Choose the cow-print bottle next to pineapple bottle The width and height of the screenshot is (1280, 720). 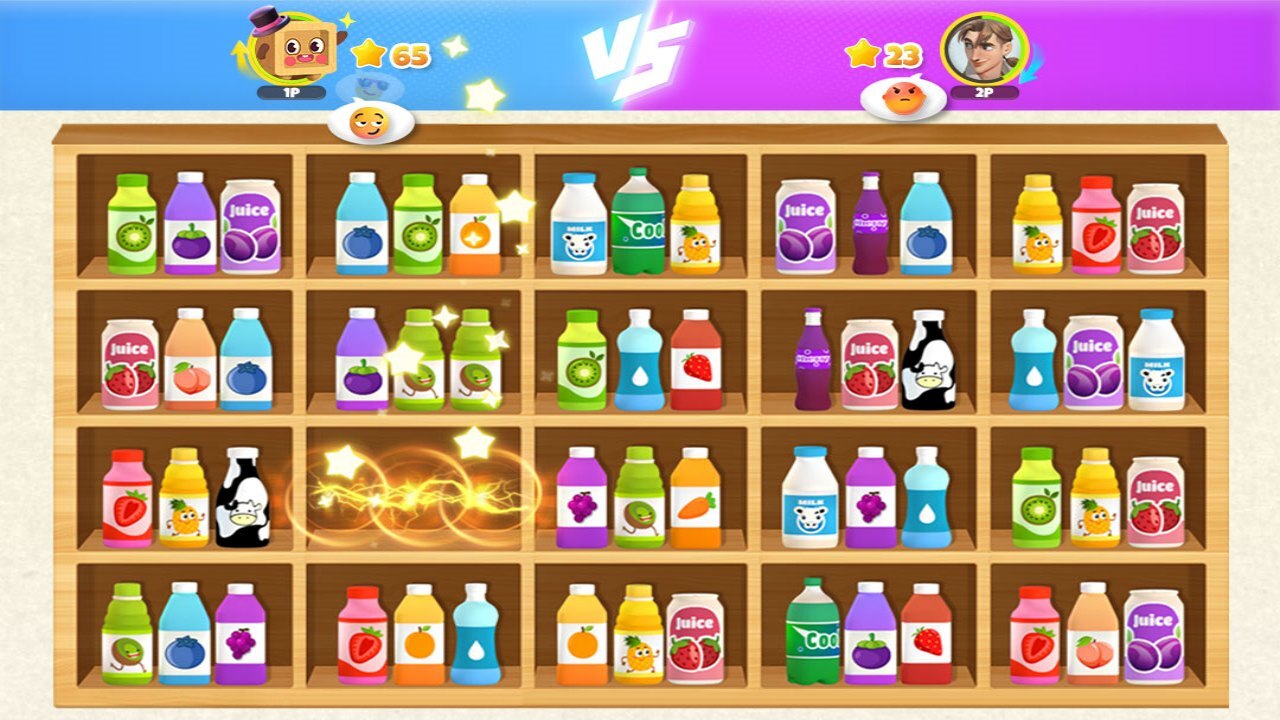[x=243, y=497]
